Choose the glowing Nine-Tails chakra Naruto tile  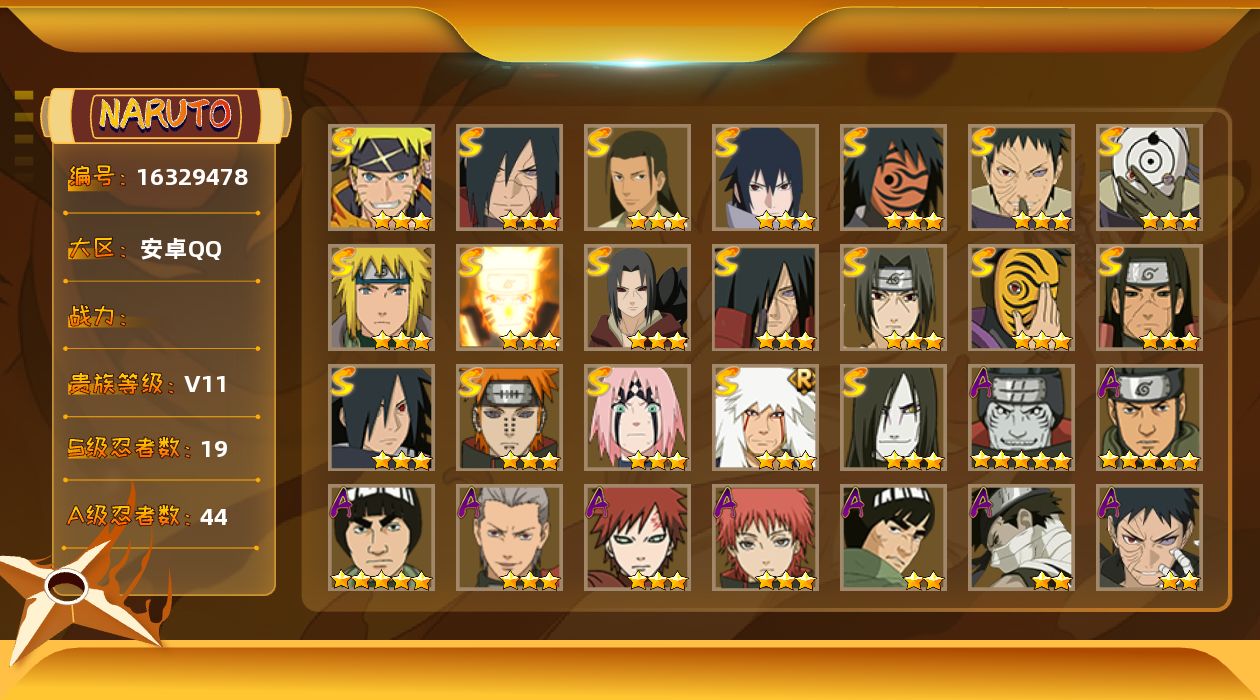tap(509, 298)
